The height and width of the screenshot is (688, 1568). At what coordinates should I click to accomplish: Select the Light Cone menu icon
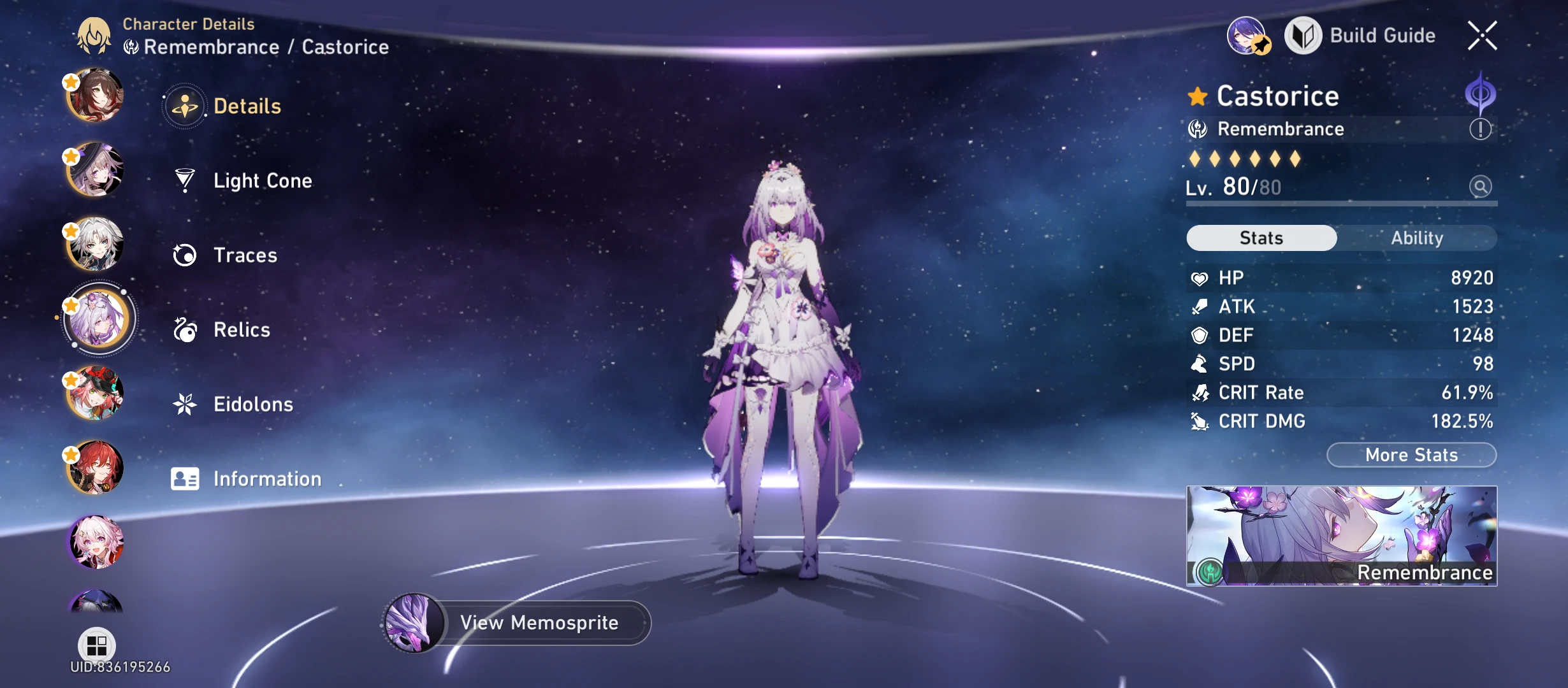185,180
